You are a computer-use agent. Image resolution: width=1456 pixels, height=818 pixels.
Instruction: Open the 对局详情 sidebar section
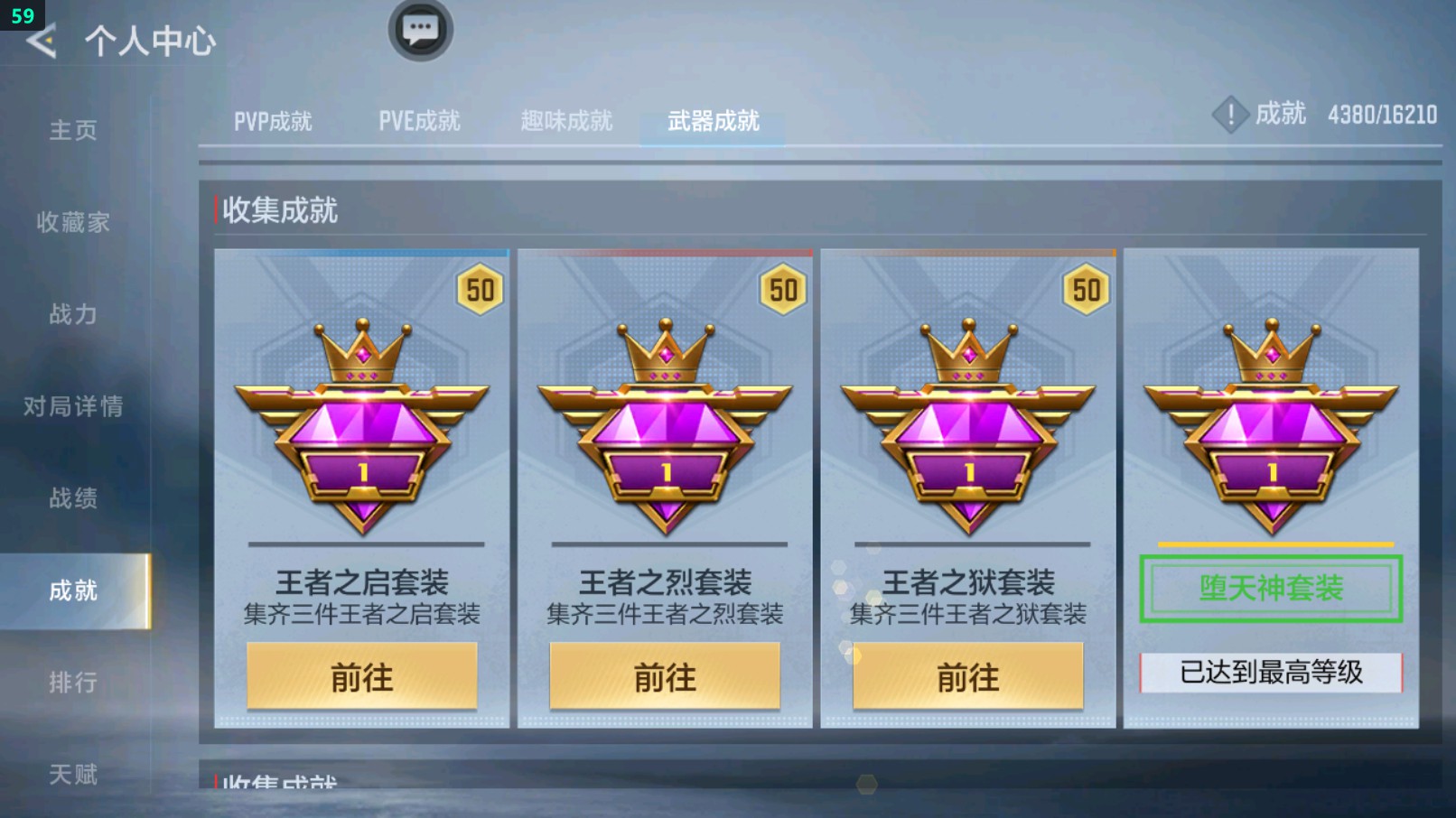click(x=72, y=408)
